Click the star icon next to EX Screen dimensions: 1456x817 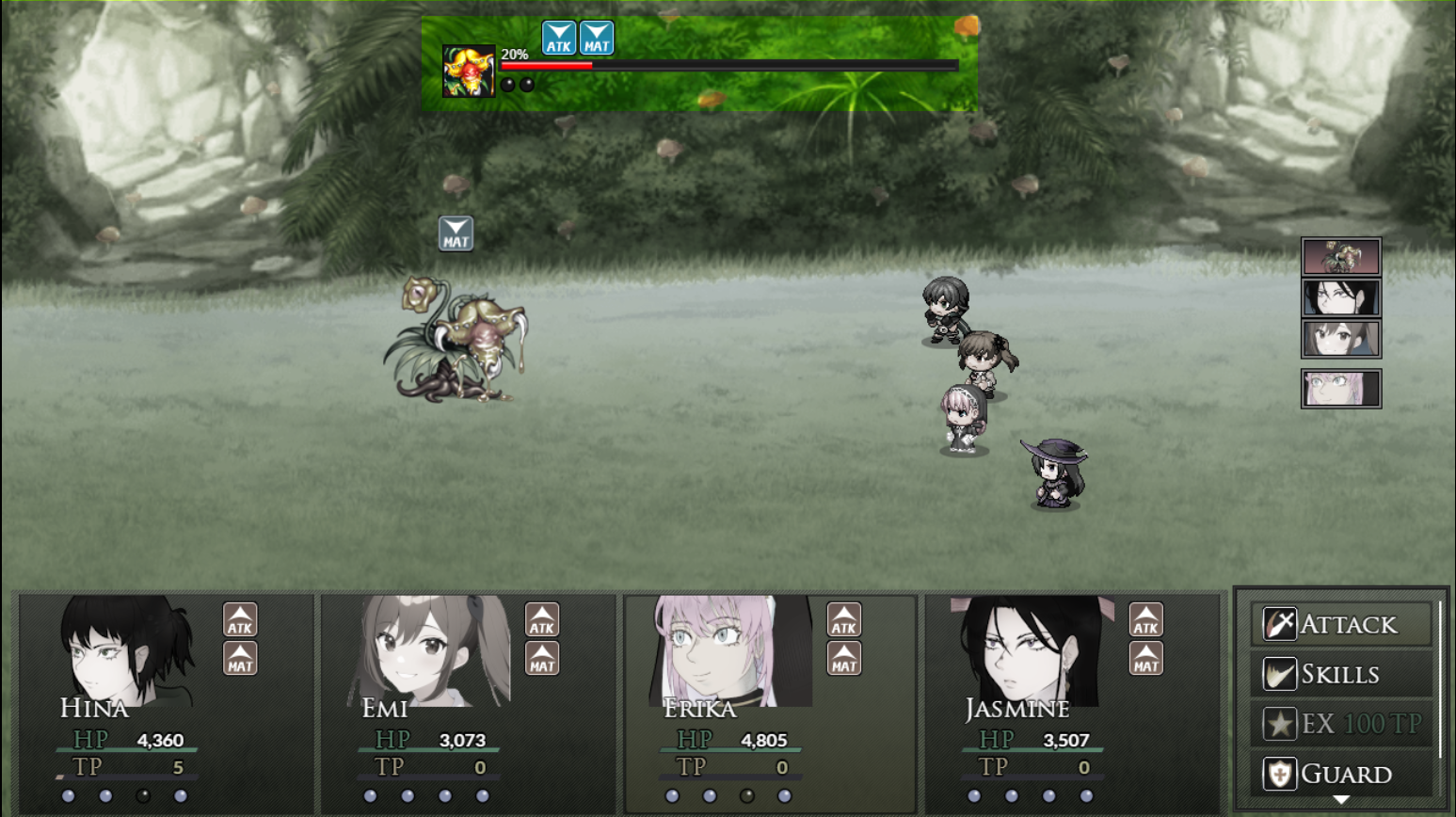1278,723
